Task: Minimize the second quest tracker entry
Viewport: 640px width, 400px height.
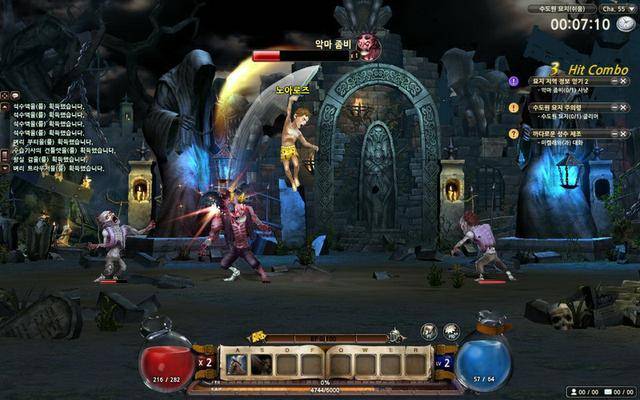Action: click(612, 107)
